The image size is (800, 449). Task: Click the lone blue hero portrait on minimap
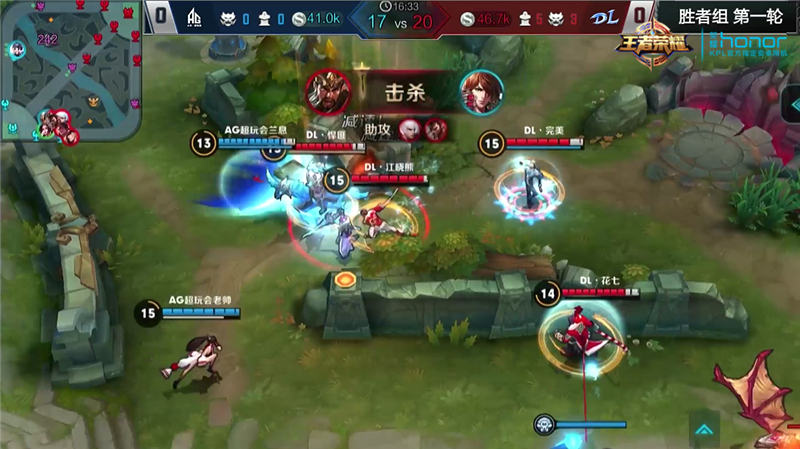click(17, 49)
